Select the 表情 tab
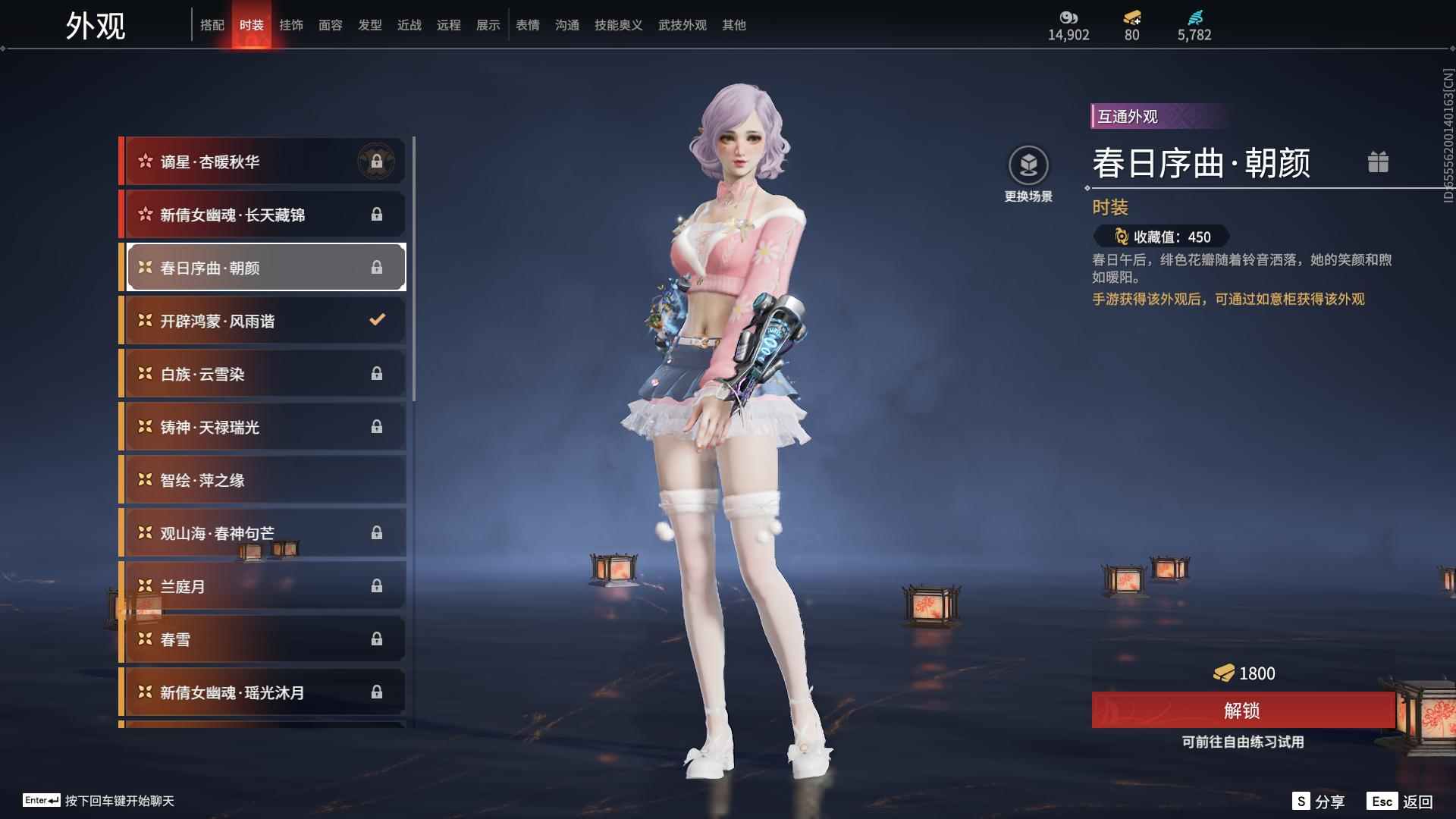This screenshot has width=1456, height=819. (x=527, y=25)
